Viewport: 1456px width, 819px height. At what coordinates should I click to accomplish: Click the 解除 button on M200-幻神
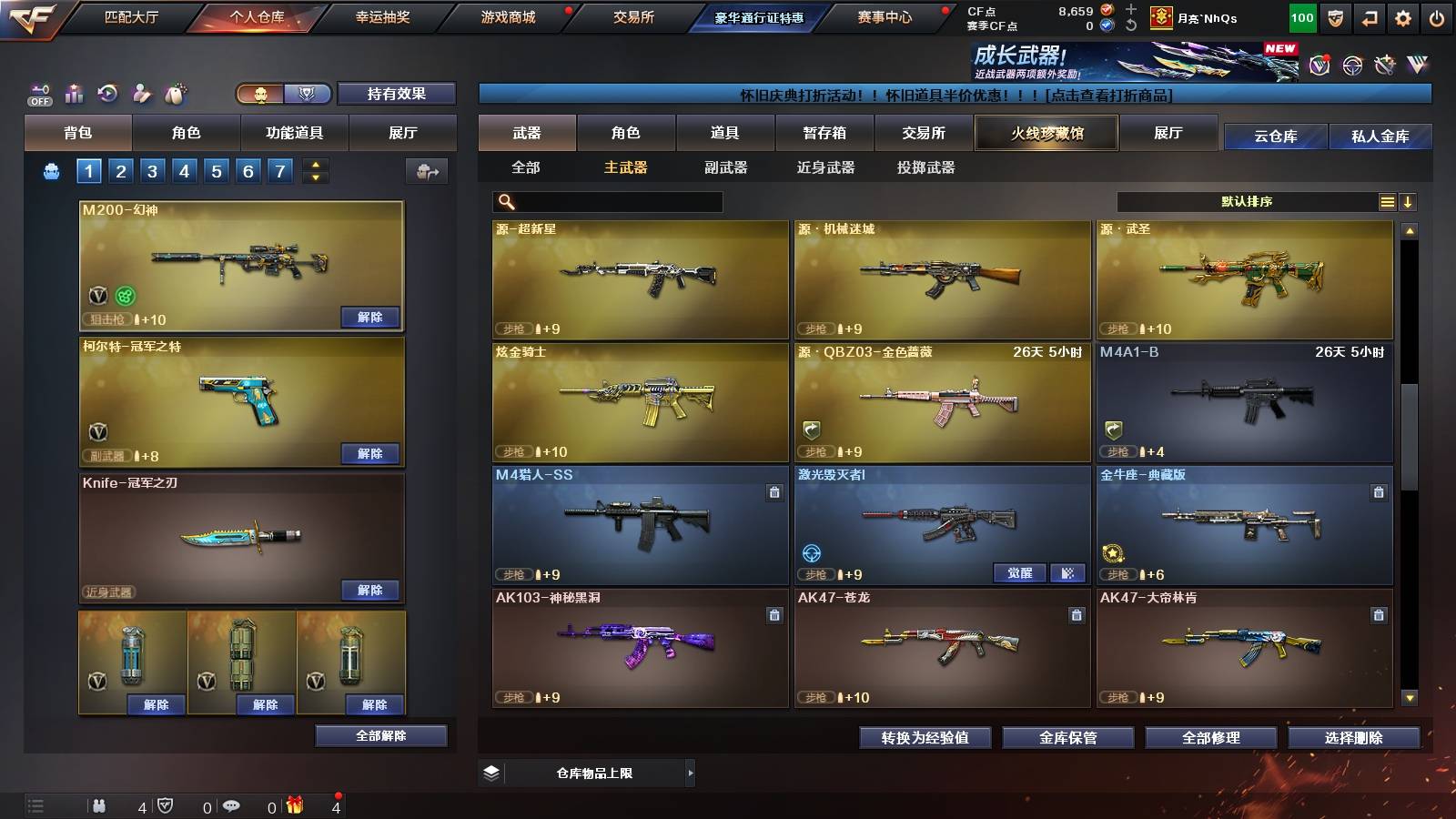click(371, 318)
